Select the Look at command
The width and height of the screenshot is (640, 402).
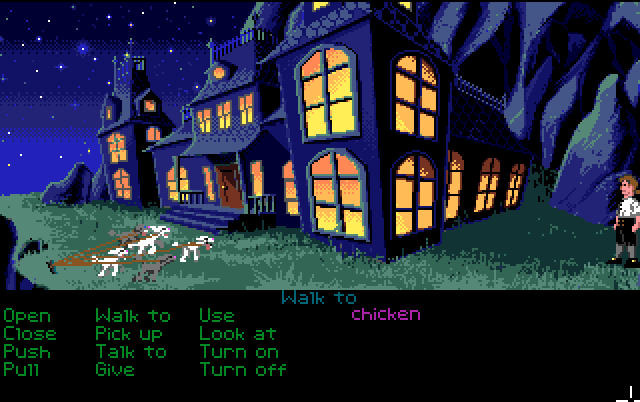236,334
